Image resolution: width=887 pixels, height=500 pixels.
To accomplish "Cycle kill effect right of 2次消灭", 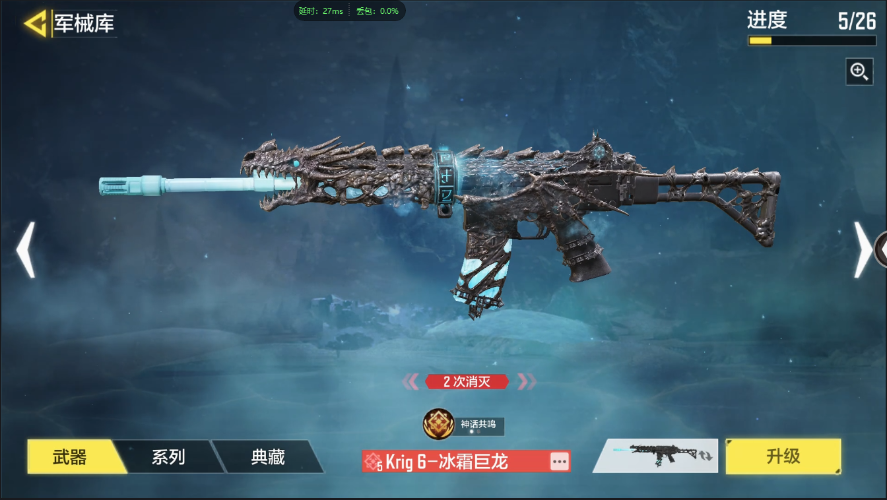I will pos(526,381).
